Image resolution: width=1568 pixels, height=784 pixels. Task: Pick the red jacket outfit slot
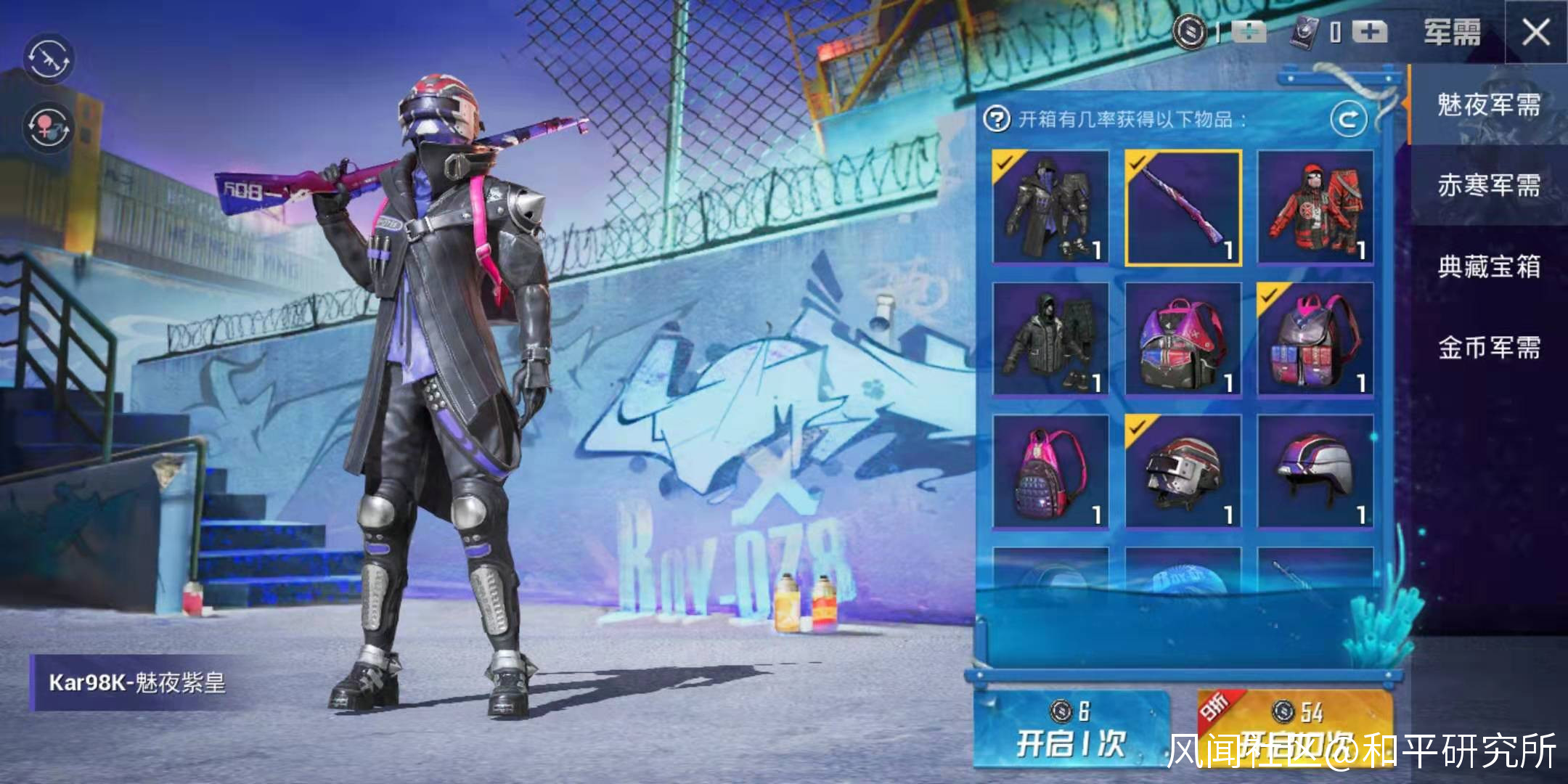coord(1315,208)
